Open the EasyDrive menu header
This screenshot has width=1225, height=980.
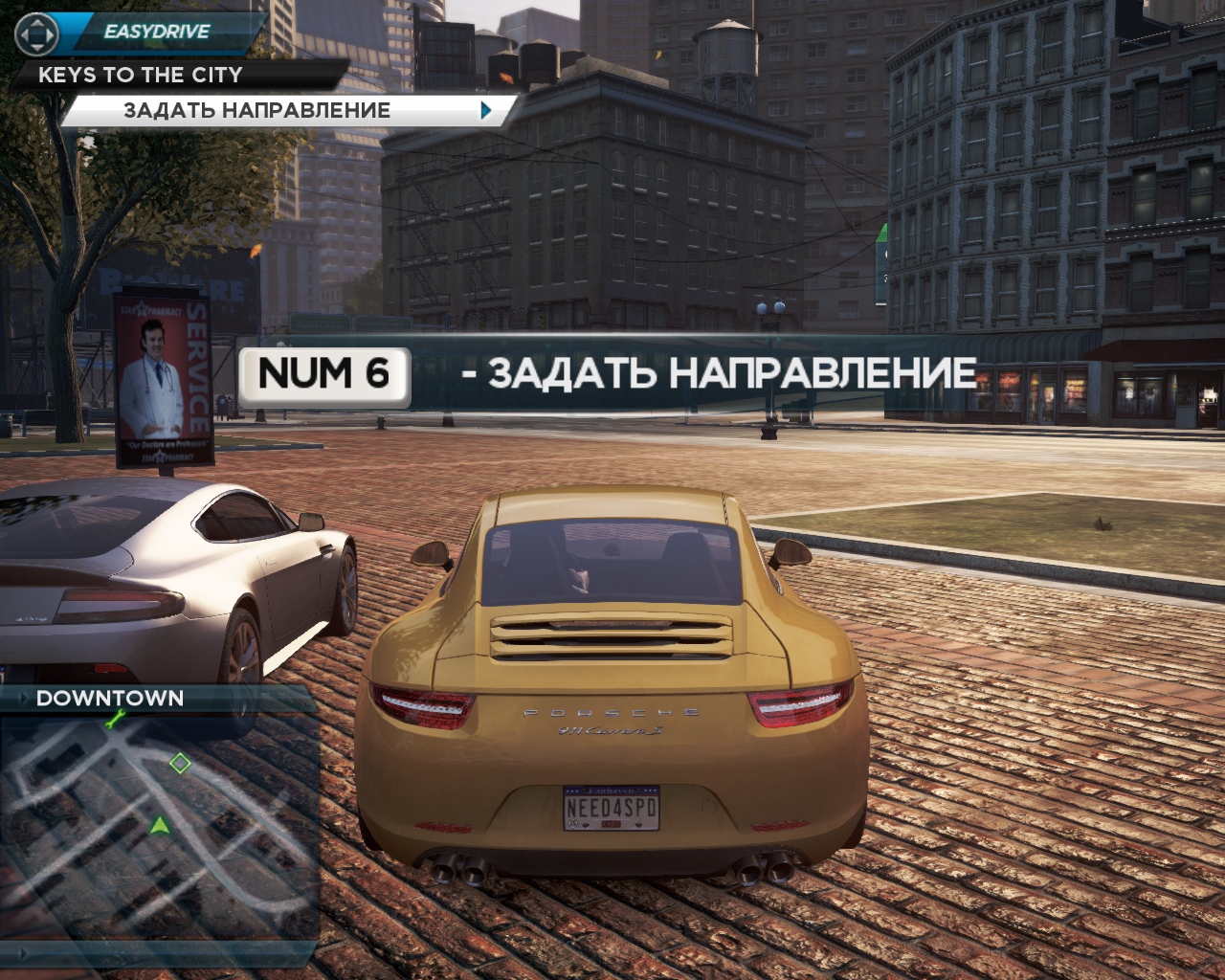pyautogui.click(x=158, y=33)
